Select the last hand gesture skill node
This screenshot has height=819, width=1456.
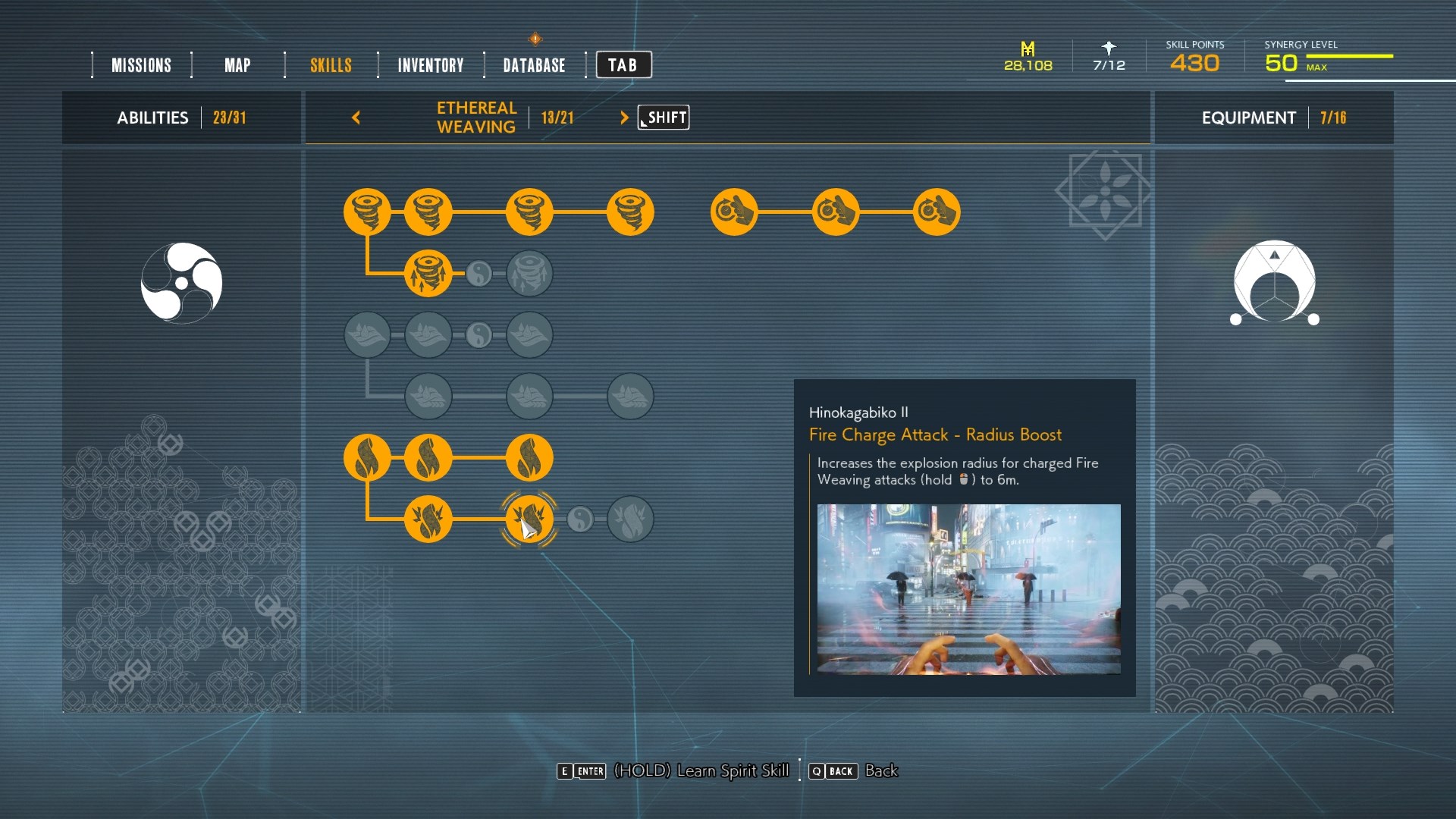[937, 212]
